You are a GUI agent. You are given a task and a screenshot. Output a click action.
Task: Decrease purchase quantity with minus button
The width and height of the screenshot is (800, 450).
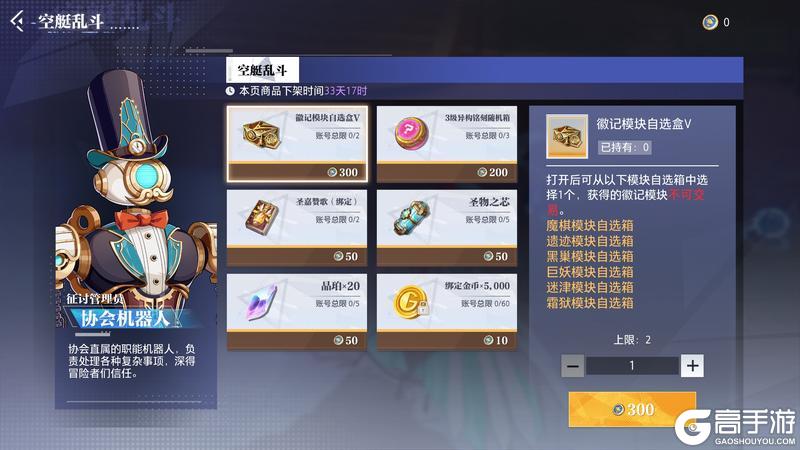tap(573, 366)
